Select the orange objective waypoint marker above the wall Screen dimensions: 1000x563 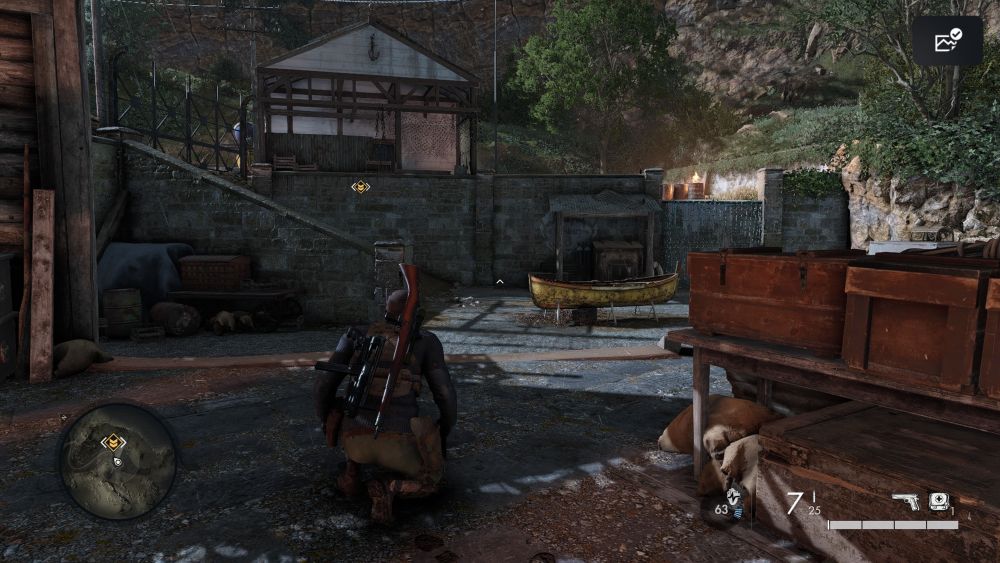360,187
